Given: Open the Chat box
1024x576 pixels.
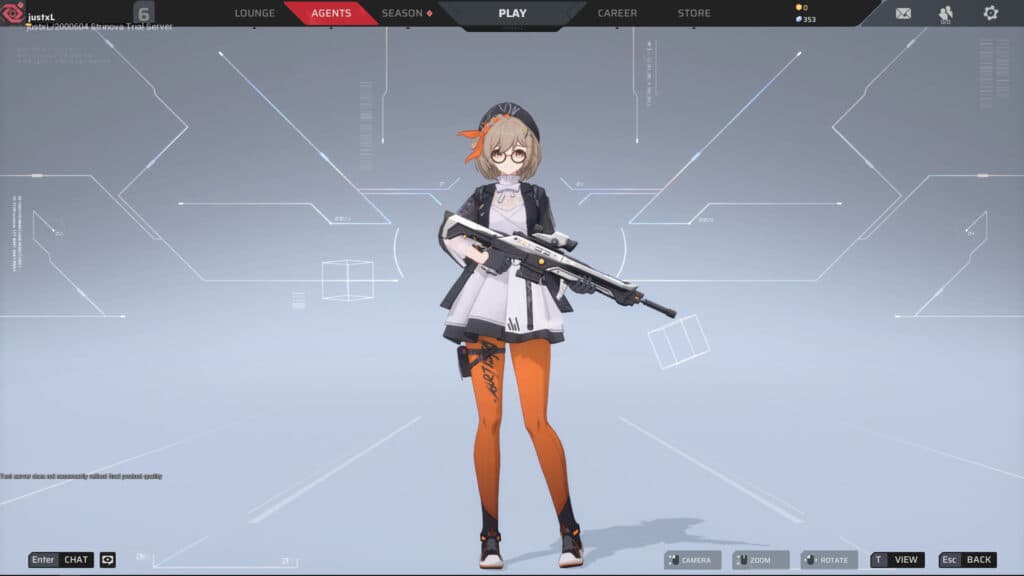Looking at the screenshot, I should click(62, 560).
